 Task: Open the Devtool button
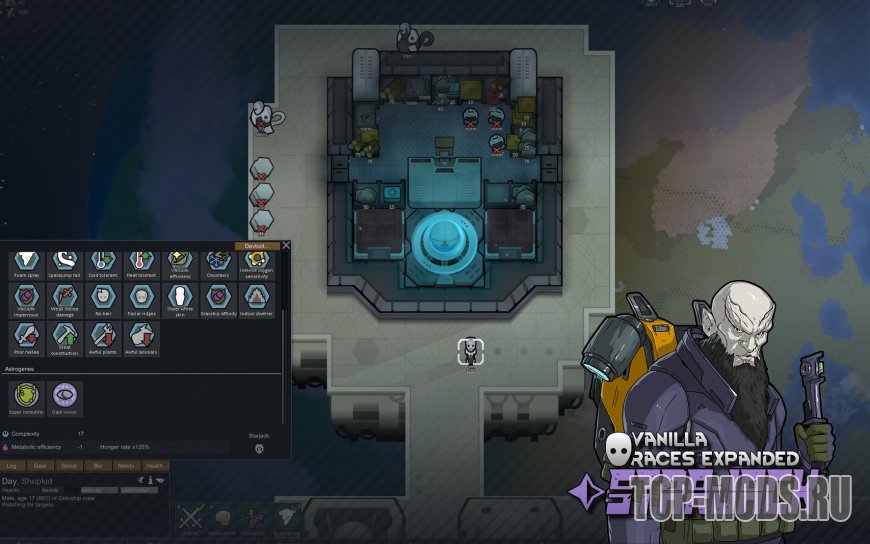(x=257, y=245)
